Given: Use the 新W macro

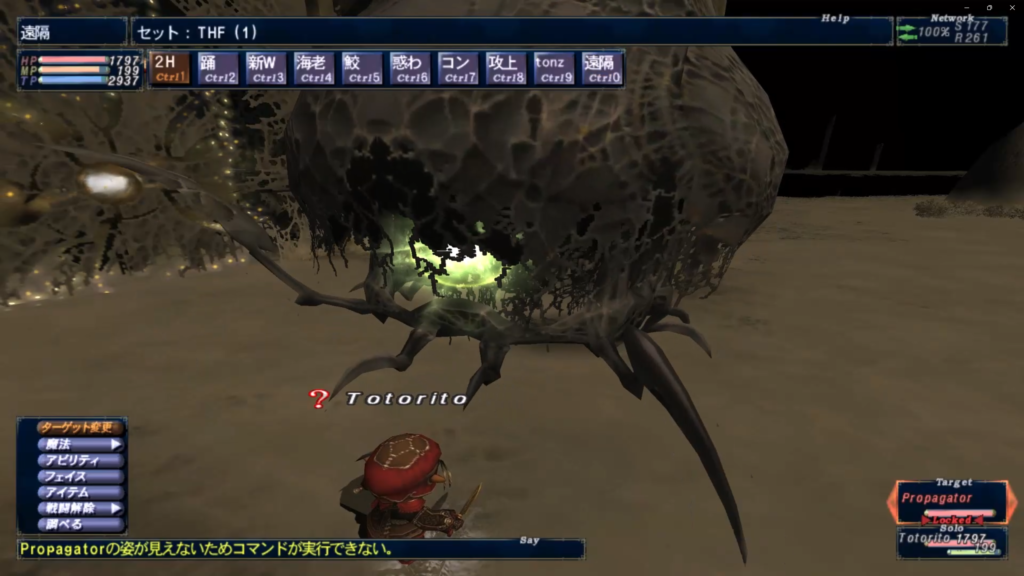Looking at the screenshot, I should [266, 68].
